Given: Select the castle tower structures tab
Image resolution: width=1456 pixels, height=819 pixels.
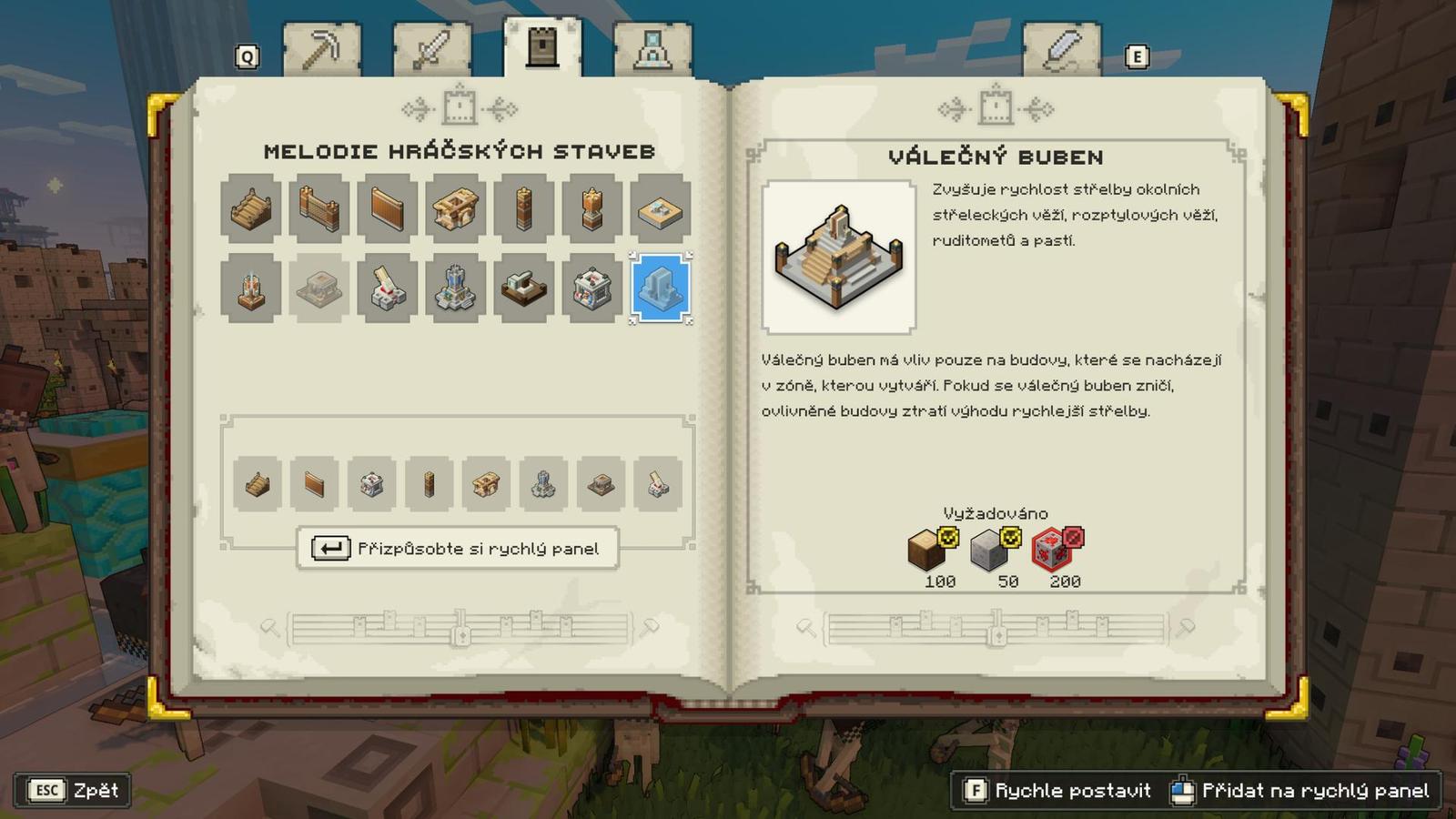Looking at the screenshot, I should pyautogui.click(x=542, y=47).
